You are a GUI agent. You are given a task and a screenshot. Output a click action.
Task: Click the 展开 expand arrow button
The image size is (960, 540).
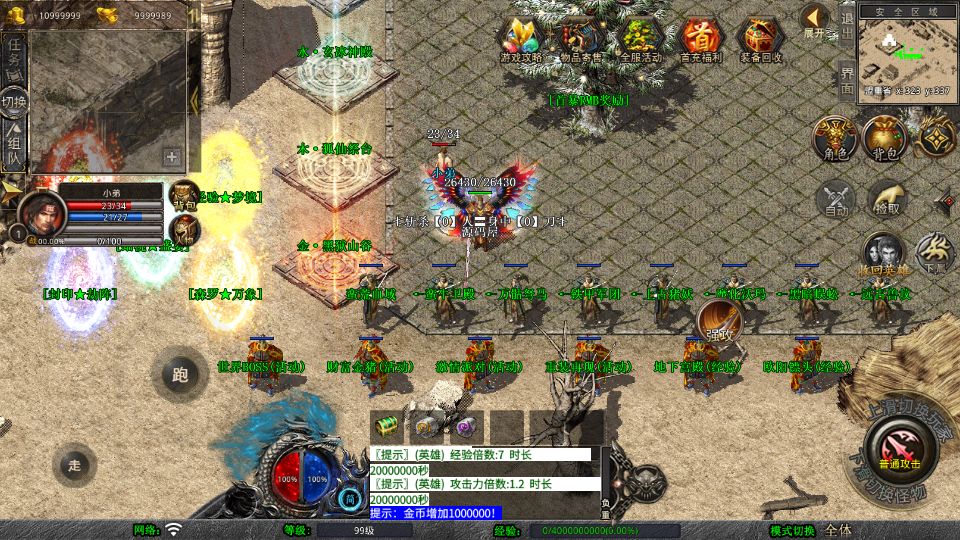(x=815, y=20)
